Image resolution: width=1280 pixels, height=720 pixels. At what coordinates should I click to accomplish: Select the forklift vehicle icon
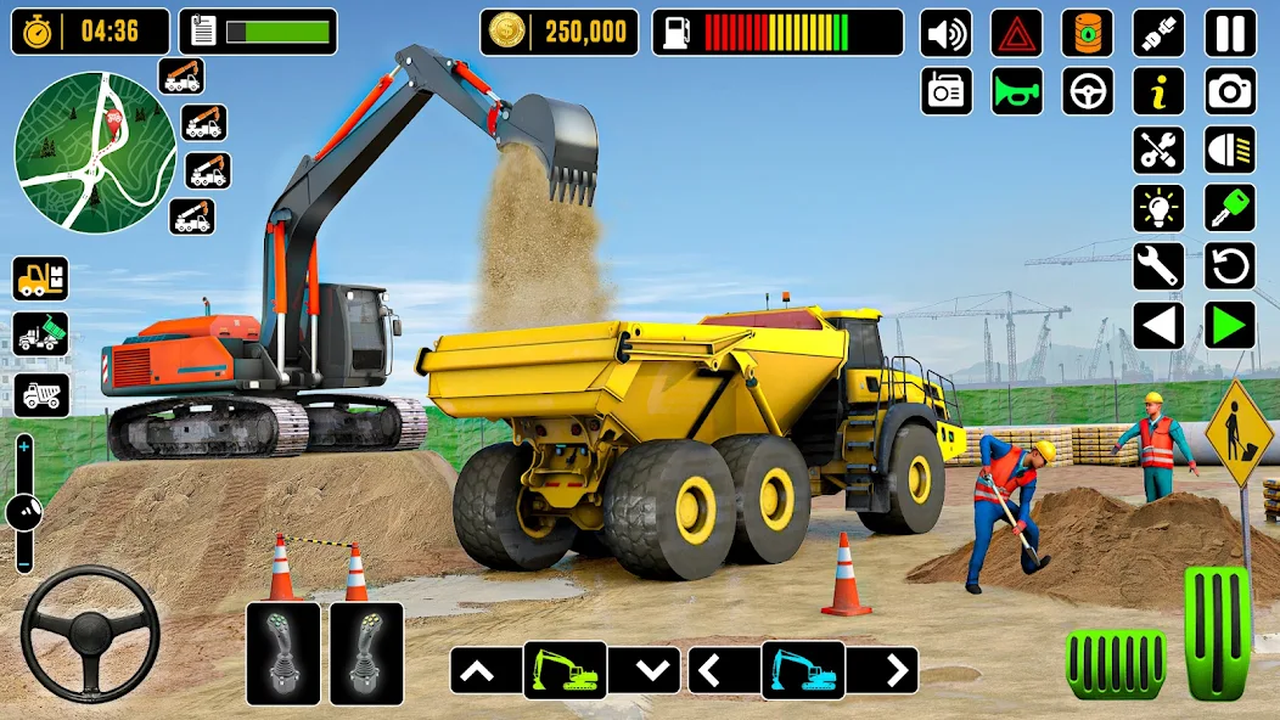tap(40, 279)
